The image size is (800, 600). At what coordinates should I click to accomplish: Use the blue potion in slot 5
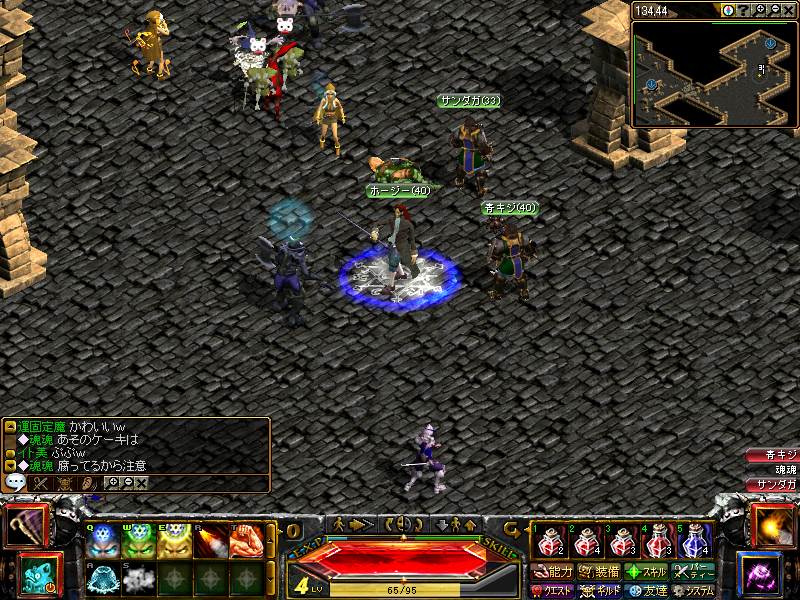coord(696,542)
